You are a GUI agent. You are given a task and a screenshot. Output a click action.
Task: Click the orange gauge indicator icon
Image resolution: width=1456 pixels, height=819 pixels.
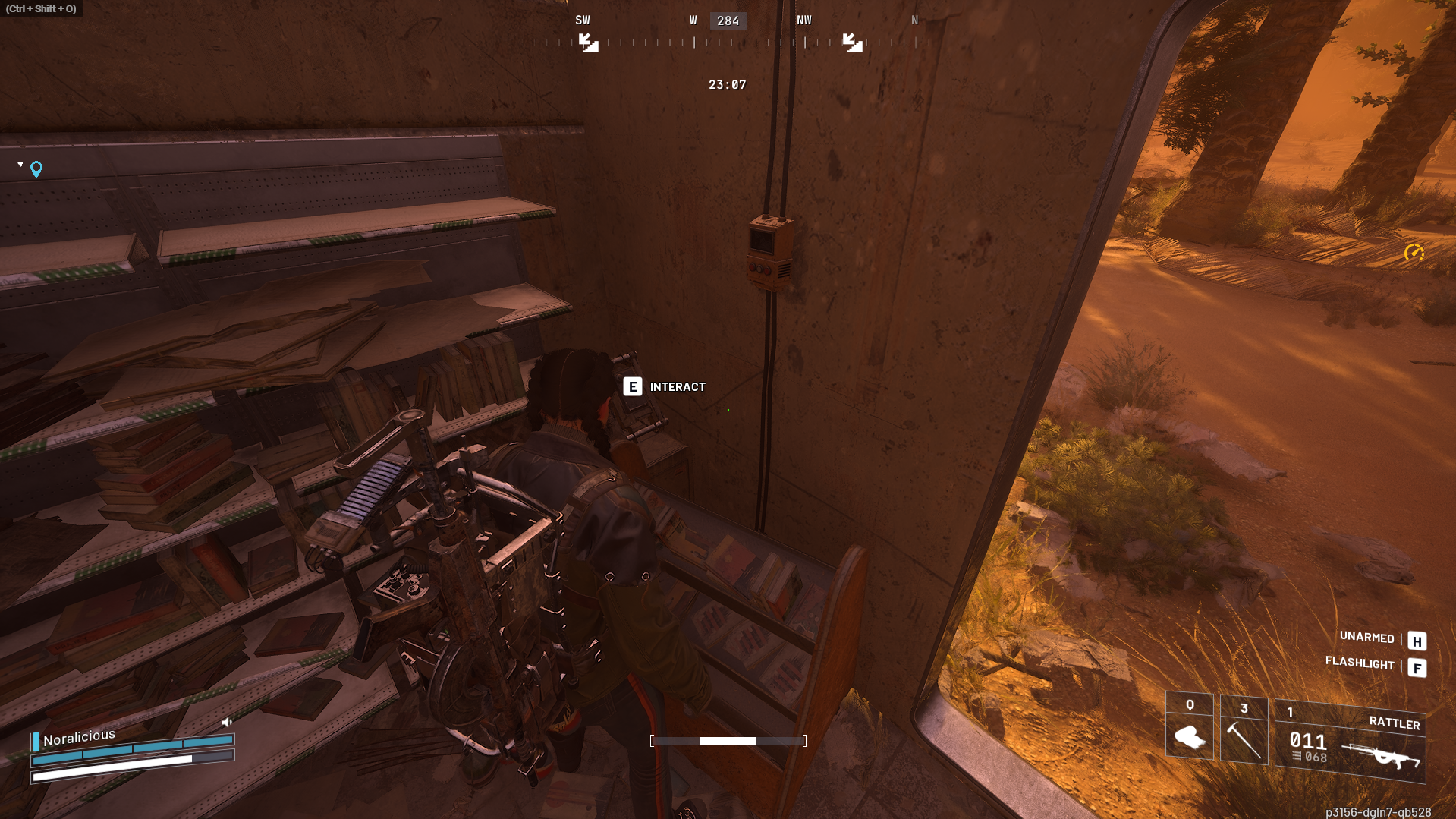pos(1413,253)
